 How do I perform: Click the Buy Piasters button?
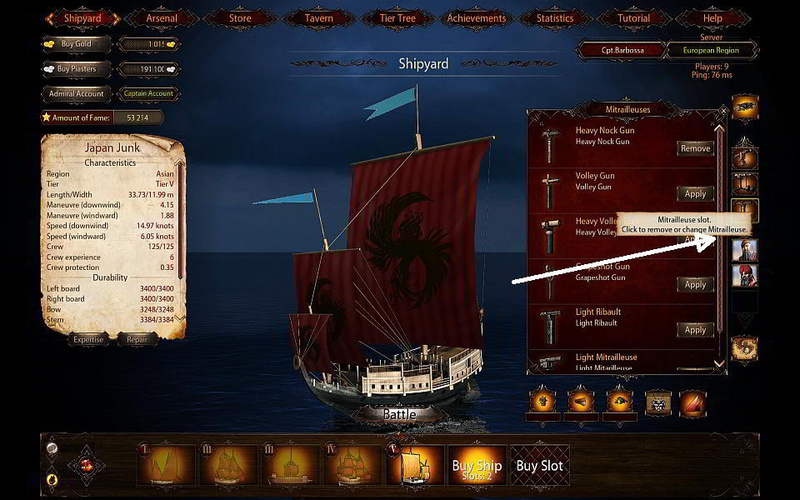(77, 69)
